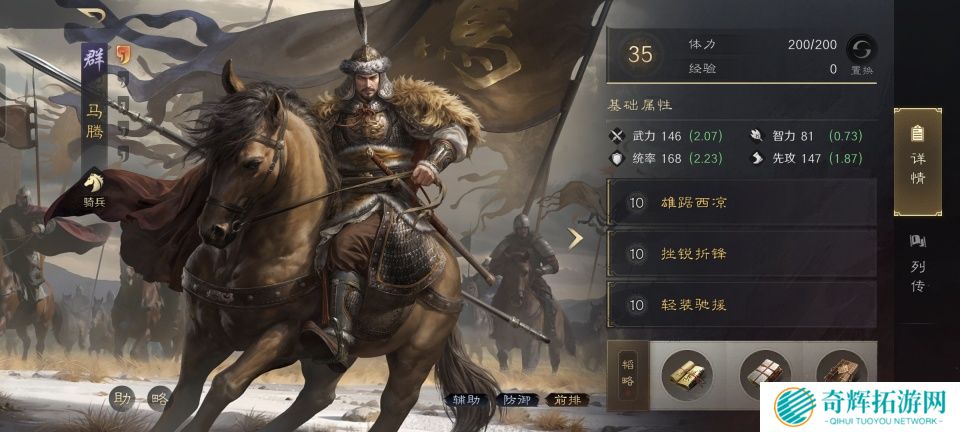Choose the white and brown strategy book

[x=764, y=374]
